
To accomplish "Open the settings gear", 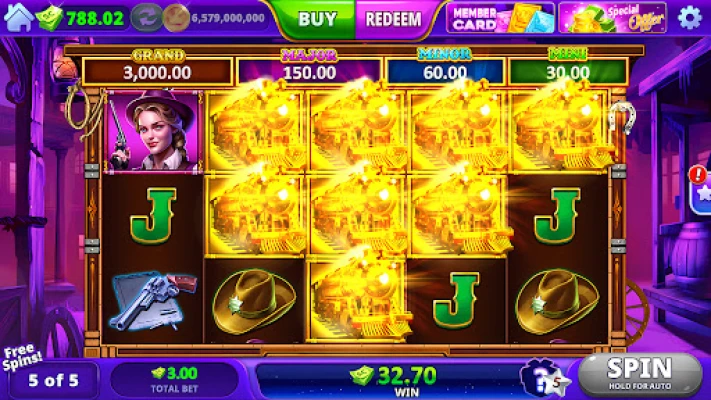I will point(689,18).
